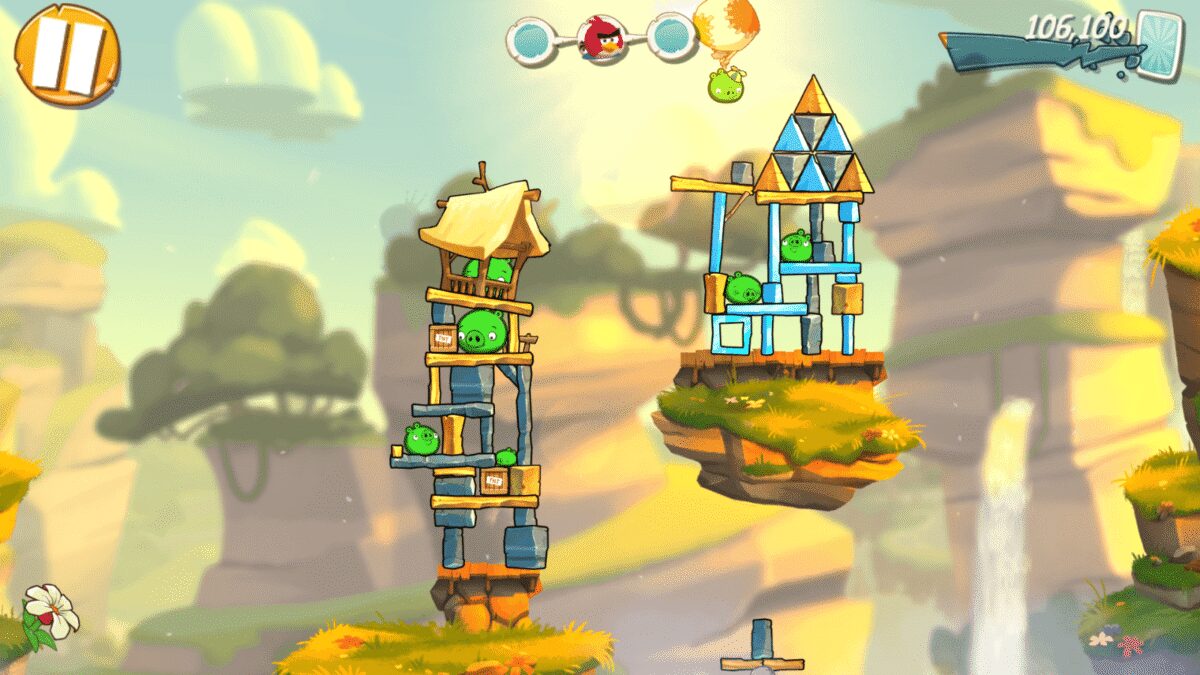Pause the game with the orange button
The height and width of the screenshot is (675, 1200).
point(67,54)
